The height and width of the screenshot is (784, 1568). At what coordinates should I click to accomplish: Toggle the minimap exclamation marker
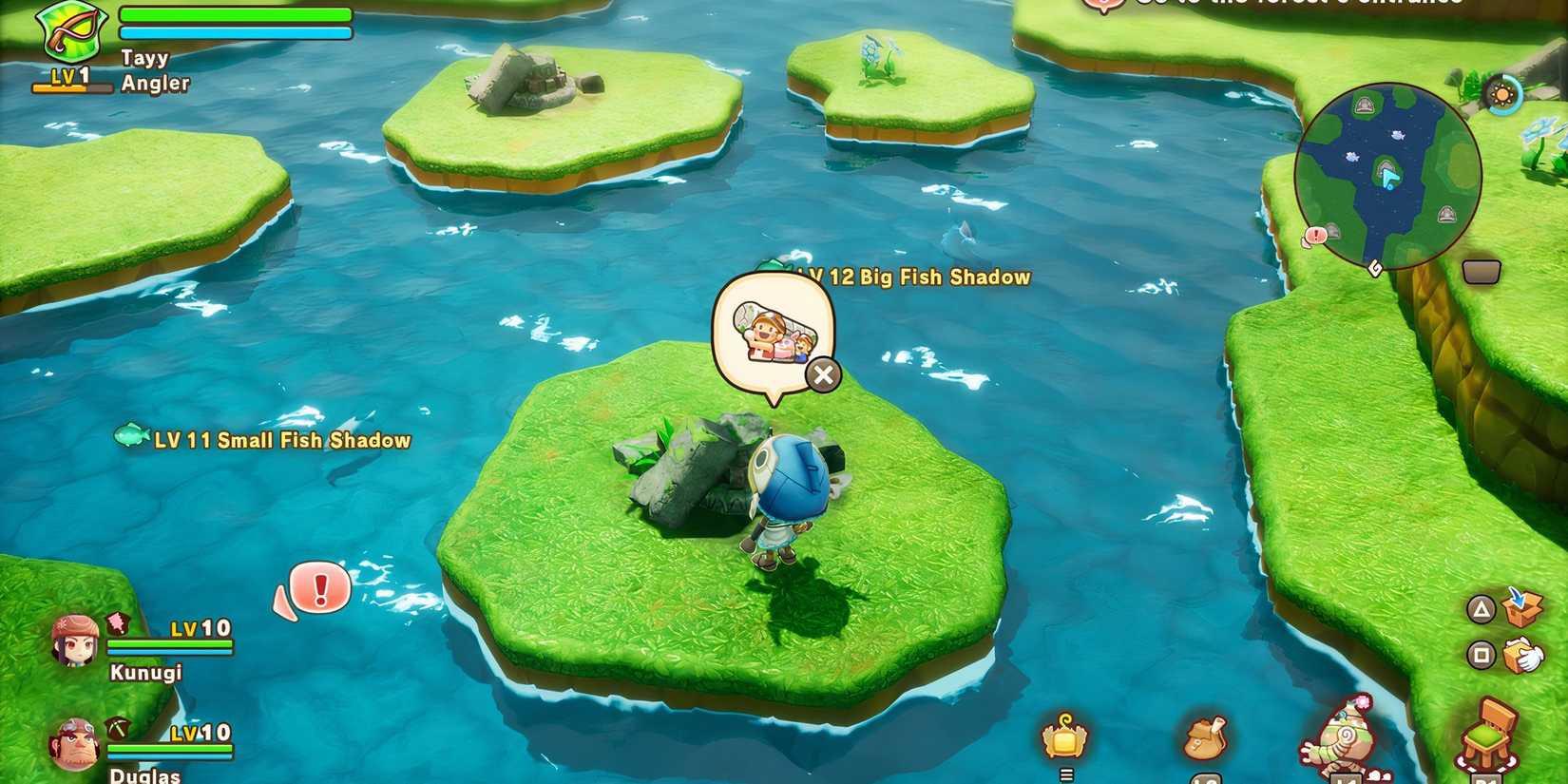coord(1314,235)
